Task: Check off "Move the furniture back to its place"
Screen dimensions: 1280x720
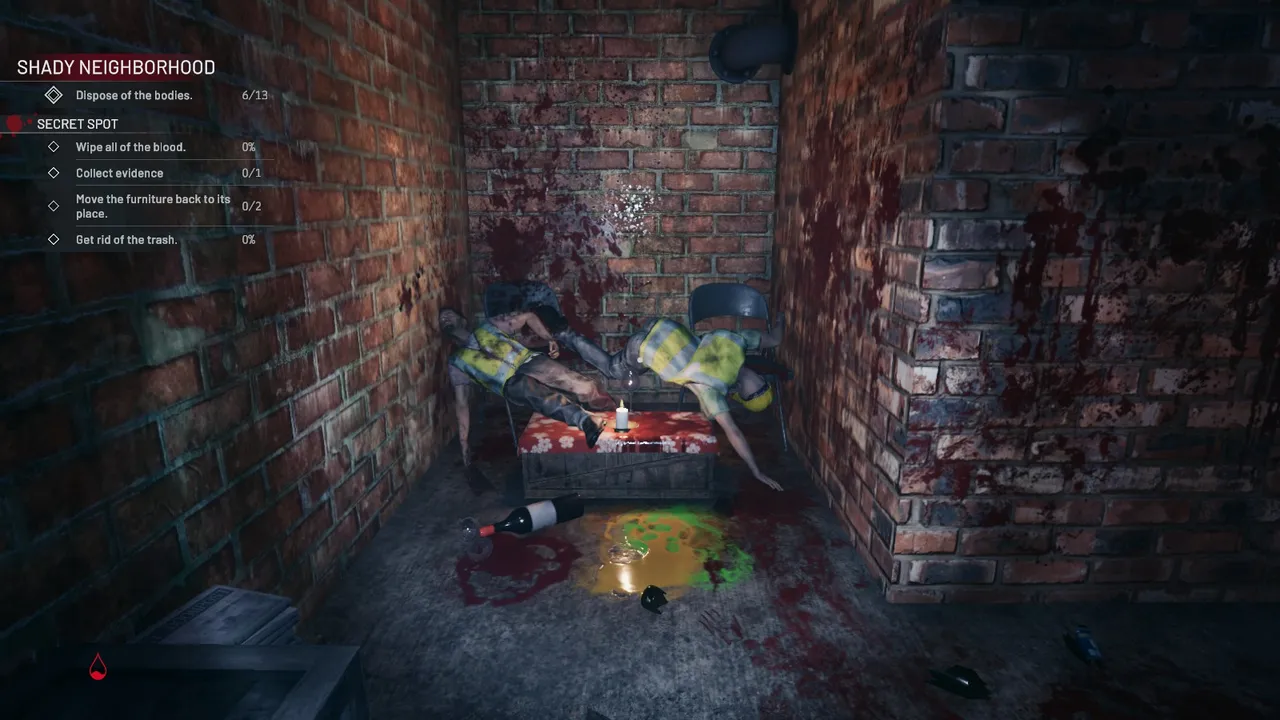Action: click(54, 206)
